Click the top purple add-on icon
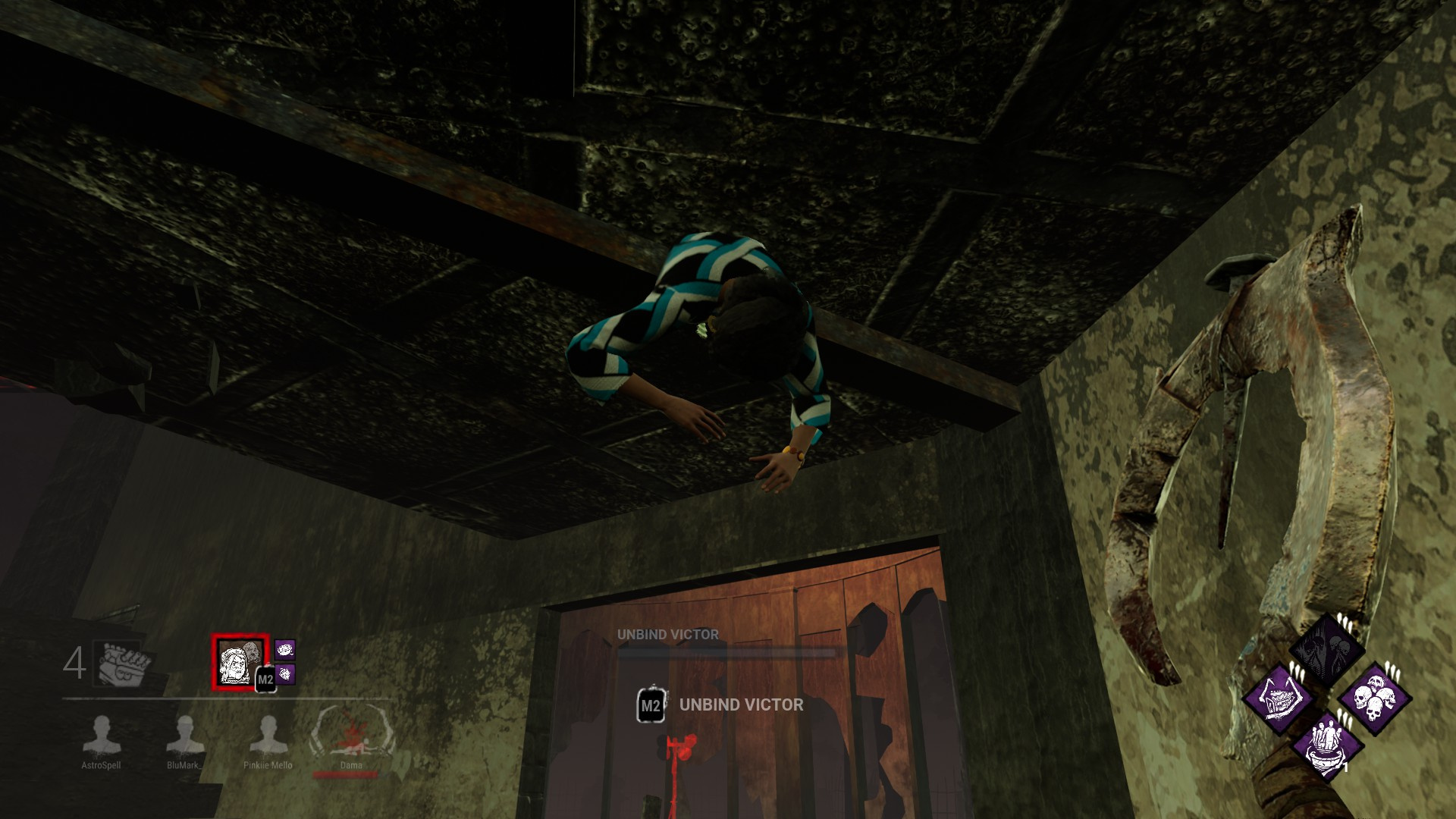This screenshot has width=1456, height=819. coord(285,650)
